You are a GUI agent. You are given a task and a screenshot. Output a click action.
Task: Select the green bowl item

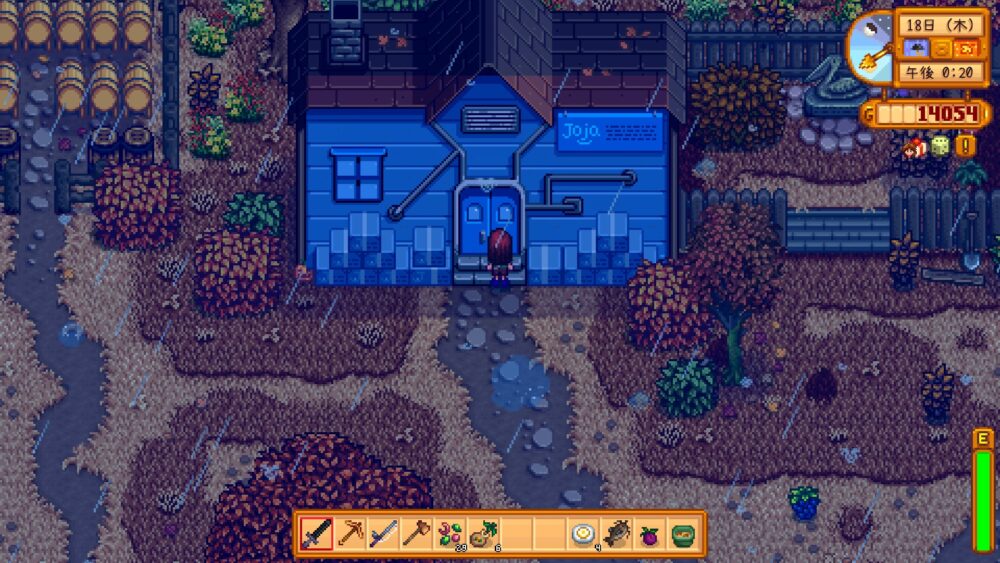coord(682,534)
